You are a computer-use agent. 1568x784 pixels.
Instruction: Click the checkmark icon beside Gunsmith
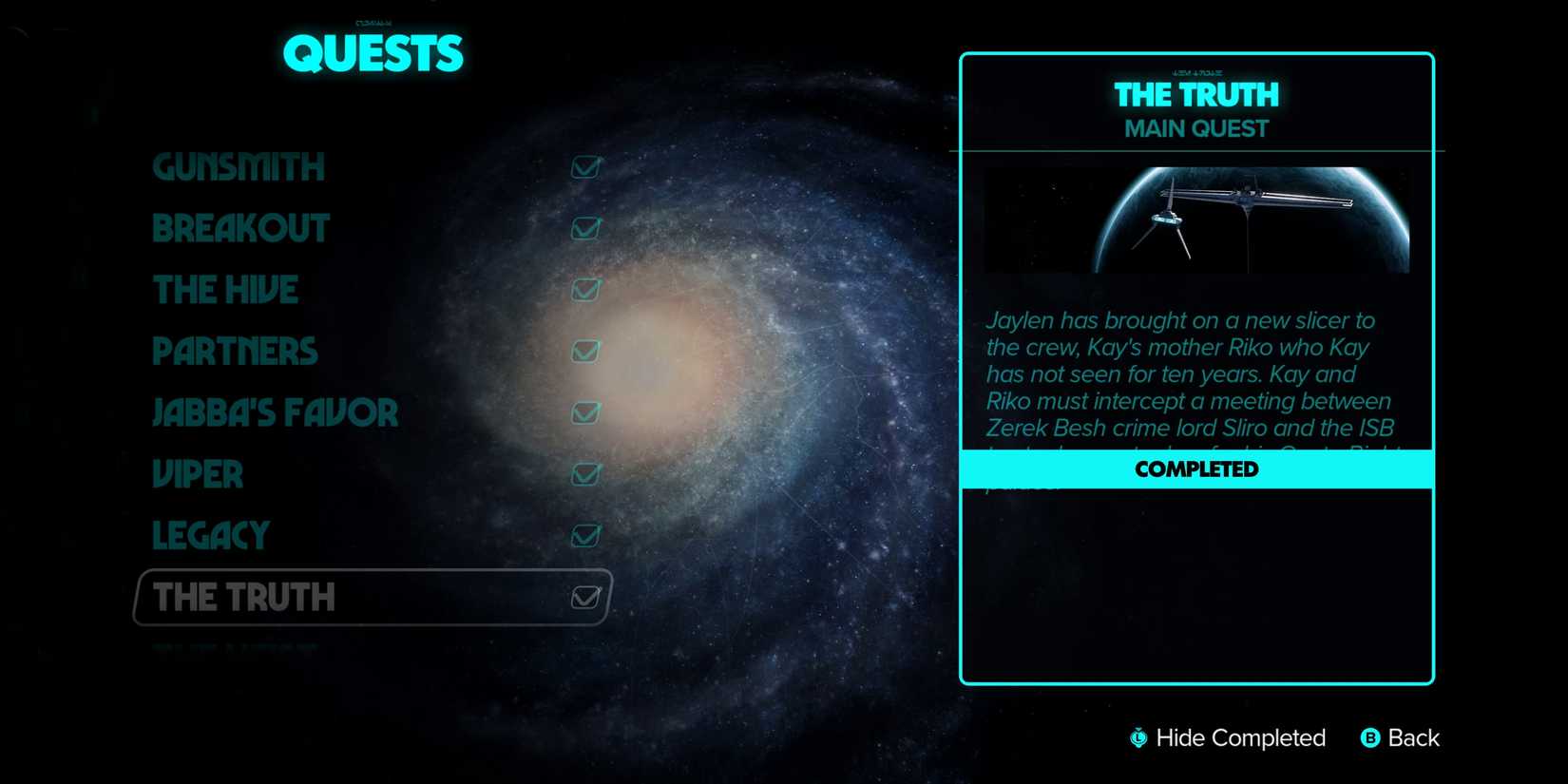(584, 166)
